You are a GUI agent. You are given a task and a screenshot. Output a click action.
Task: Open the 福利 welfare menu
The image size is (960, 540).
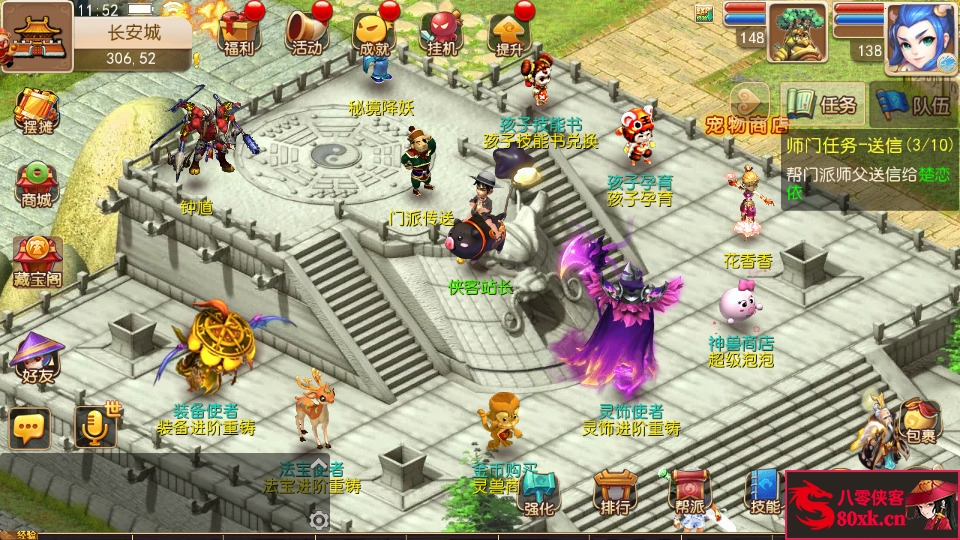tap(238, 32)
